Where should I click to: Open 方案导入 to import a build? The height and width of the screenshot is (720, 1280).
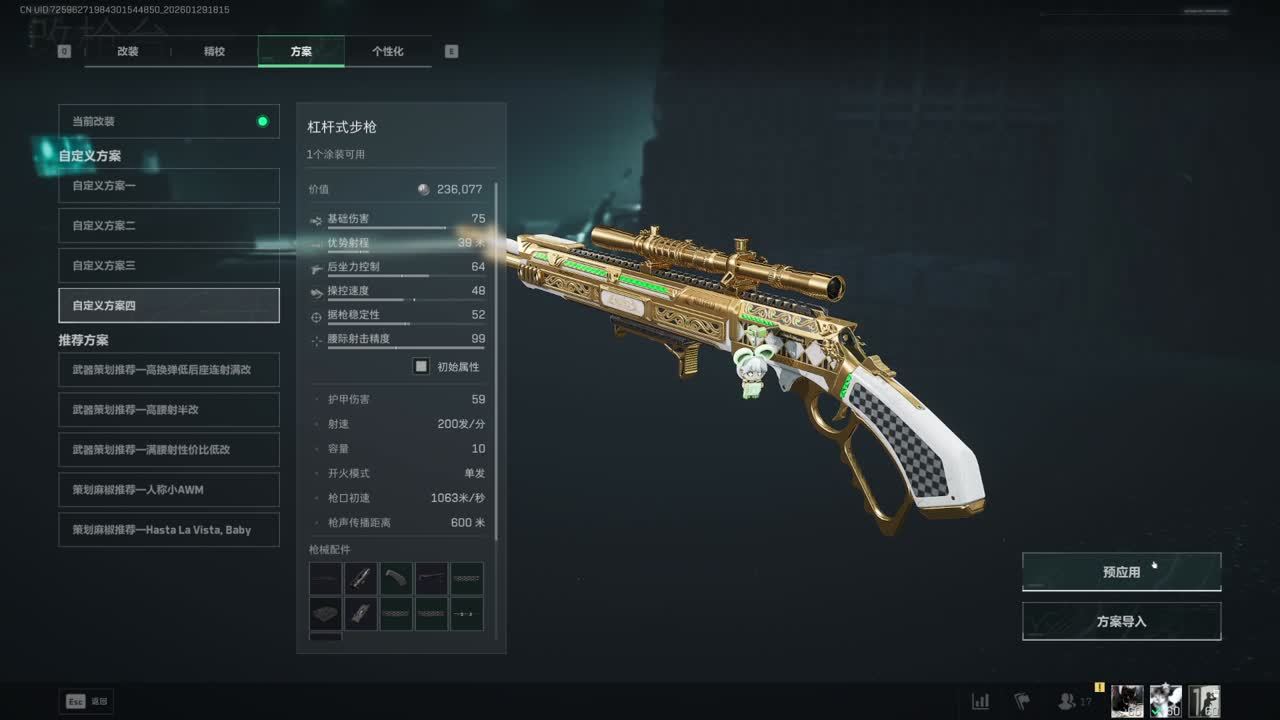(1121, 621)
